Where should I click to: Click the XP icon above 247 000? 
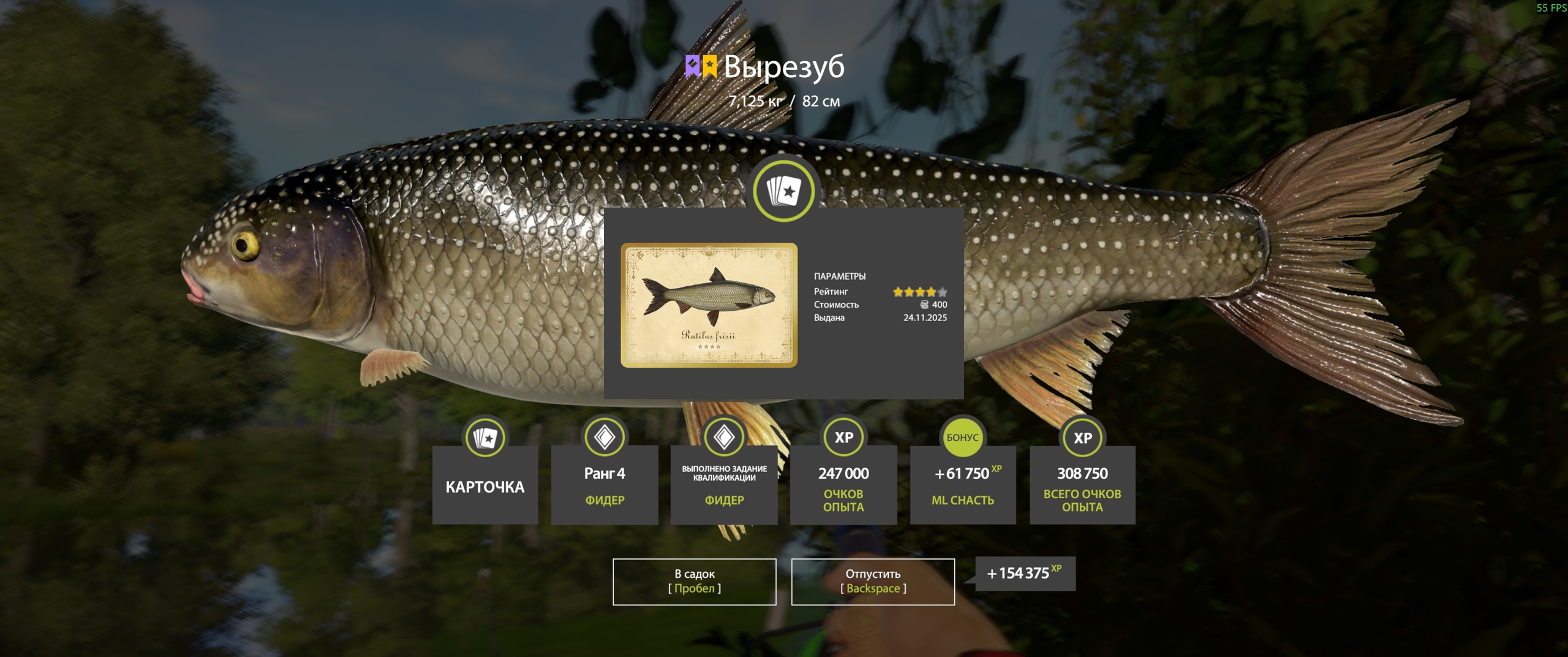843,436
